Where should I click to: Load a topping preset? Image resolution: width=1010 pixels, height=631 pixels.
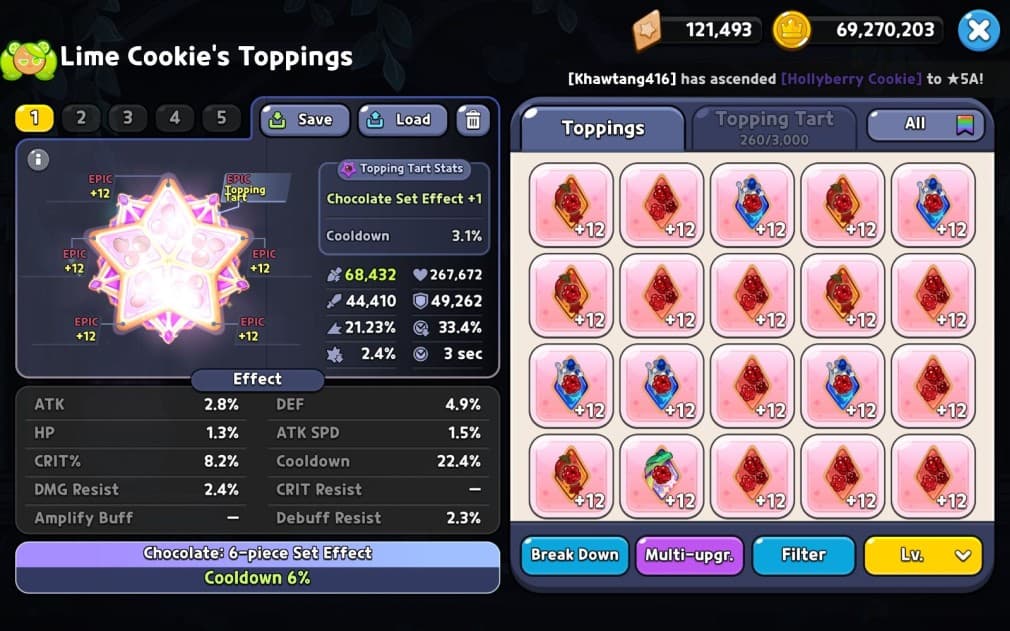(x=401, y=120)
